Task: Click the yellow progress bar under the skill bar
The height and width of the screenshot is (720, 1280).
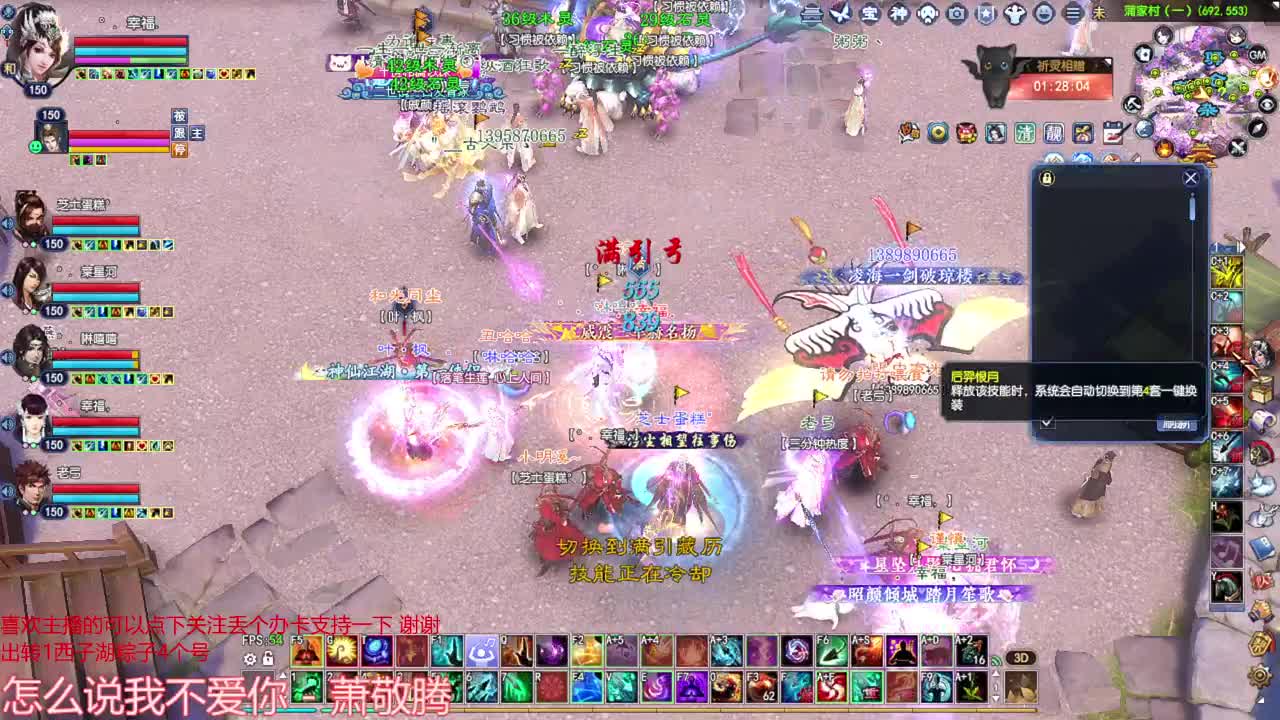Action: tap(700, 710)
